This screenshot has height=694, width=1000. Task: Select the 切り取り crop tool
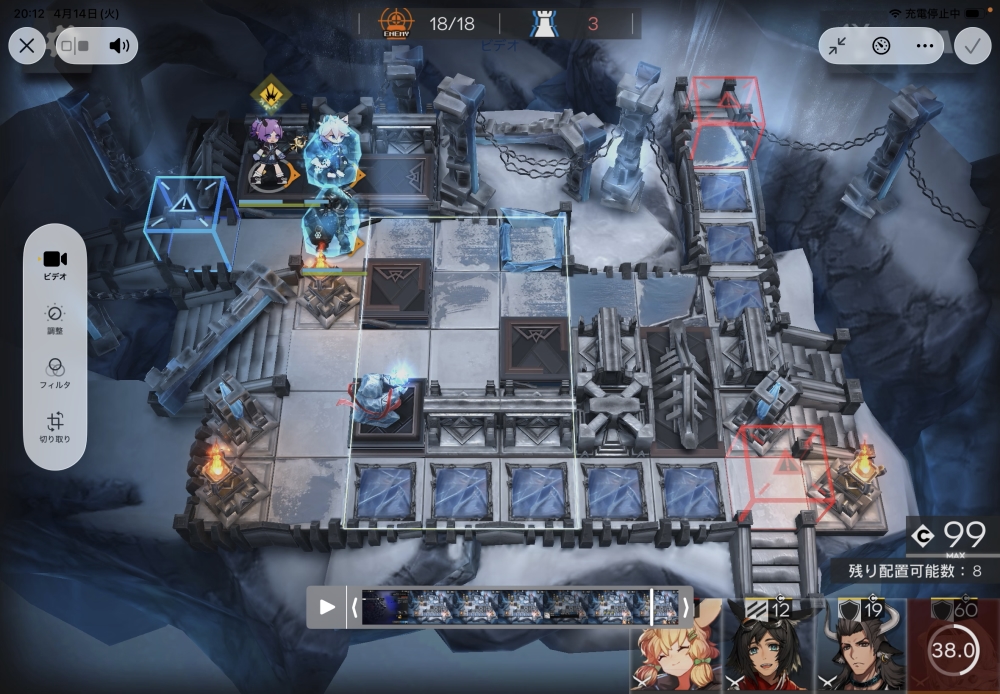click(55, 428)
